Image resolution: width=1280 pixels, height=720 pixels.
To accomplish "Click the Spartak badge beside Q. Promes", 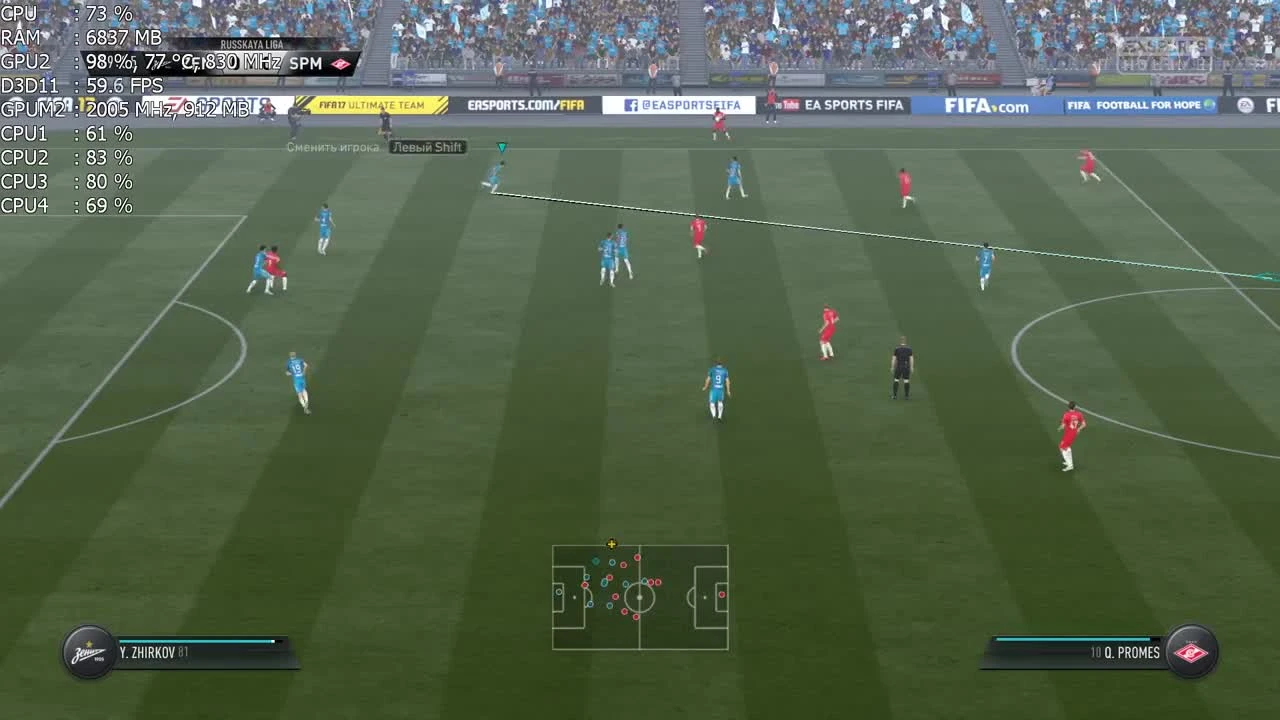I will click(1192, 651).
